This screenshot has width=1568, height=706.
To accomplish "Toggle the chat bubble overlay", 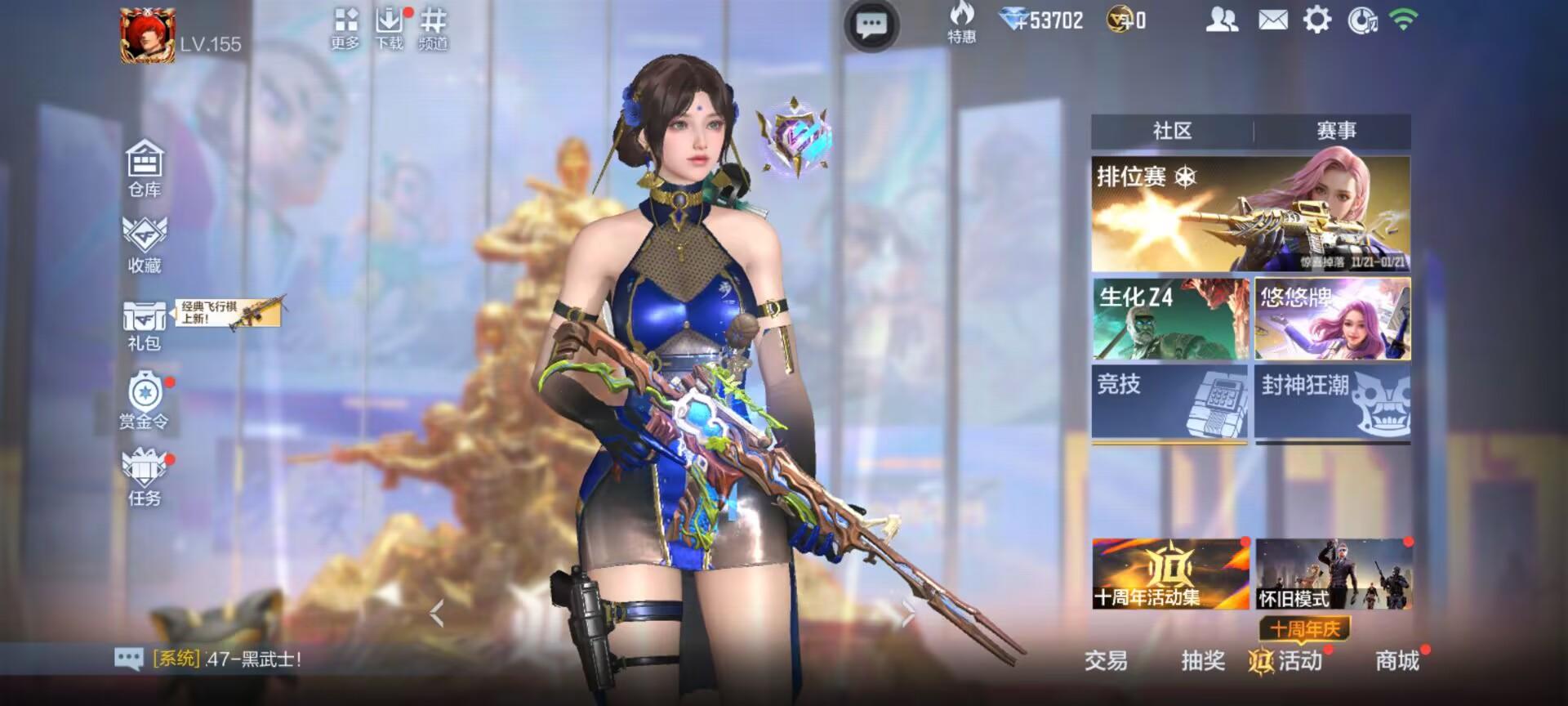I will click(x=872, y=25).
